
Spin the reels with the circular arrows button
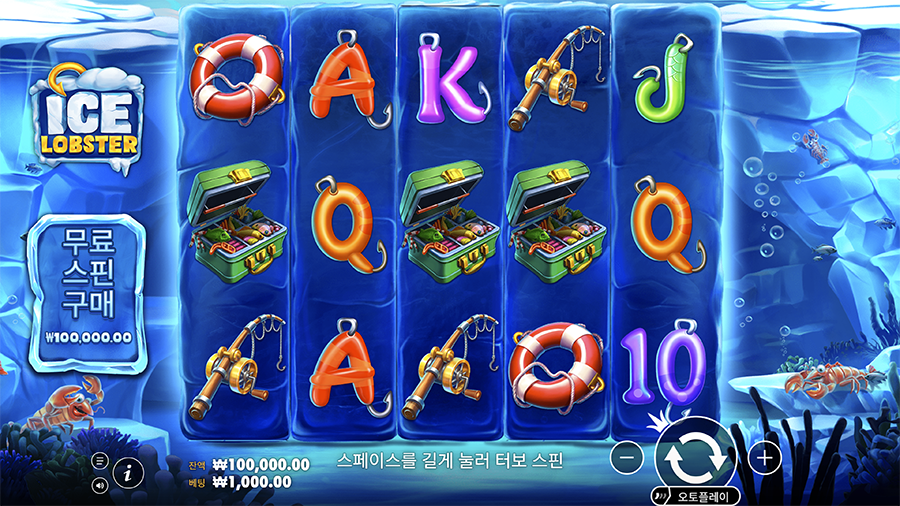[695, 456]
